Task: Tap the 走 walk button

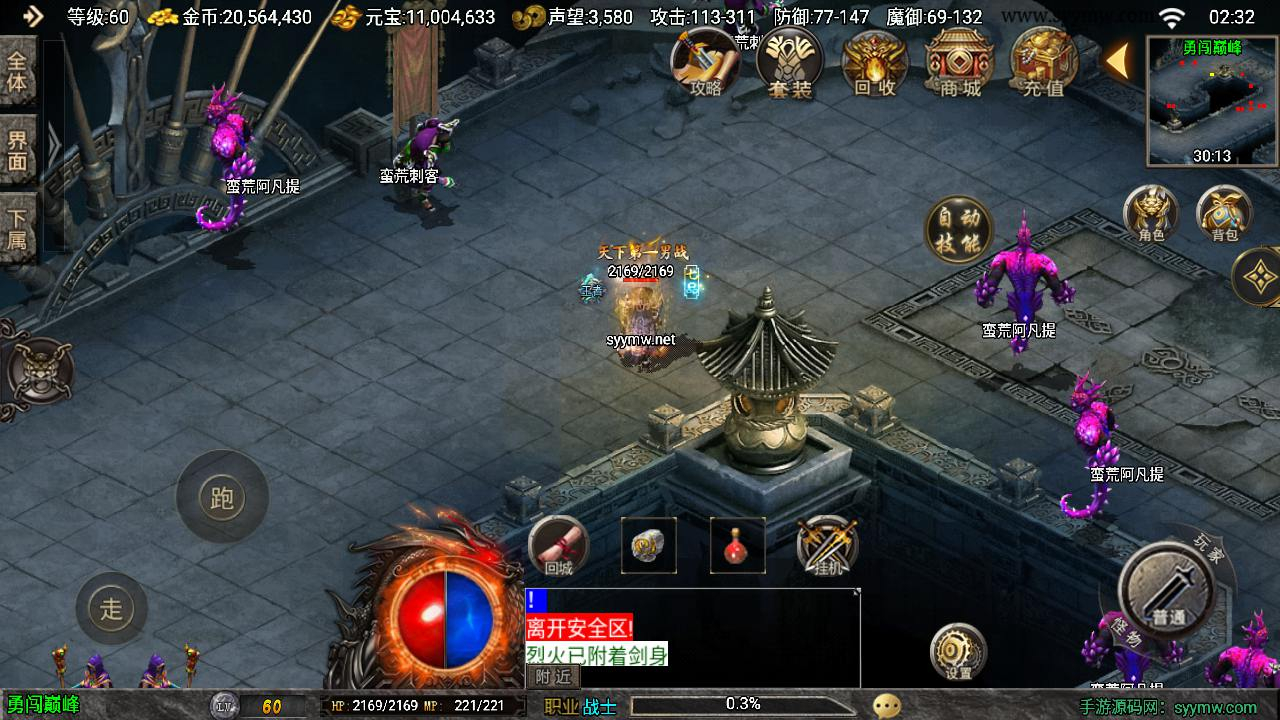Action: (111, 607)
